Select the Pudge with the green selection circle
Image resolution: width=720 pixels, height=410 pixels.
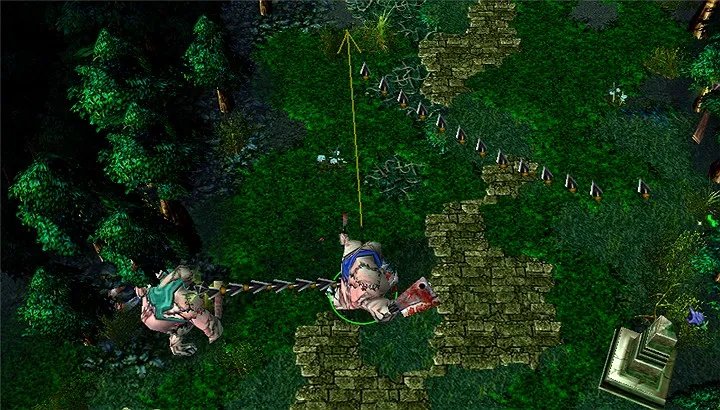(x=362, y=280)
